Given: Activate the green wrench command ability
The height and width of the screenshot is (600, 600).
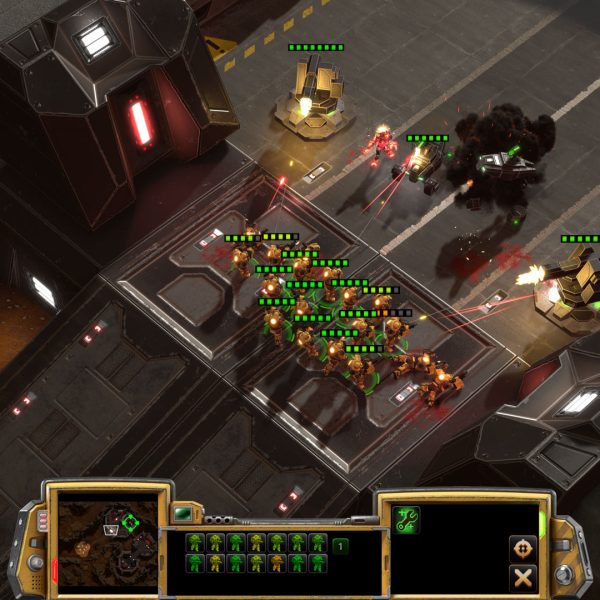Looking at the screenshot, I should click(407, 520).
